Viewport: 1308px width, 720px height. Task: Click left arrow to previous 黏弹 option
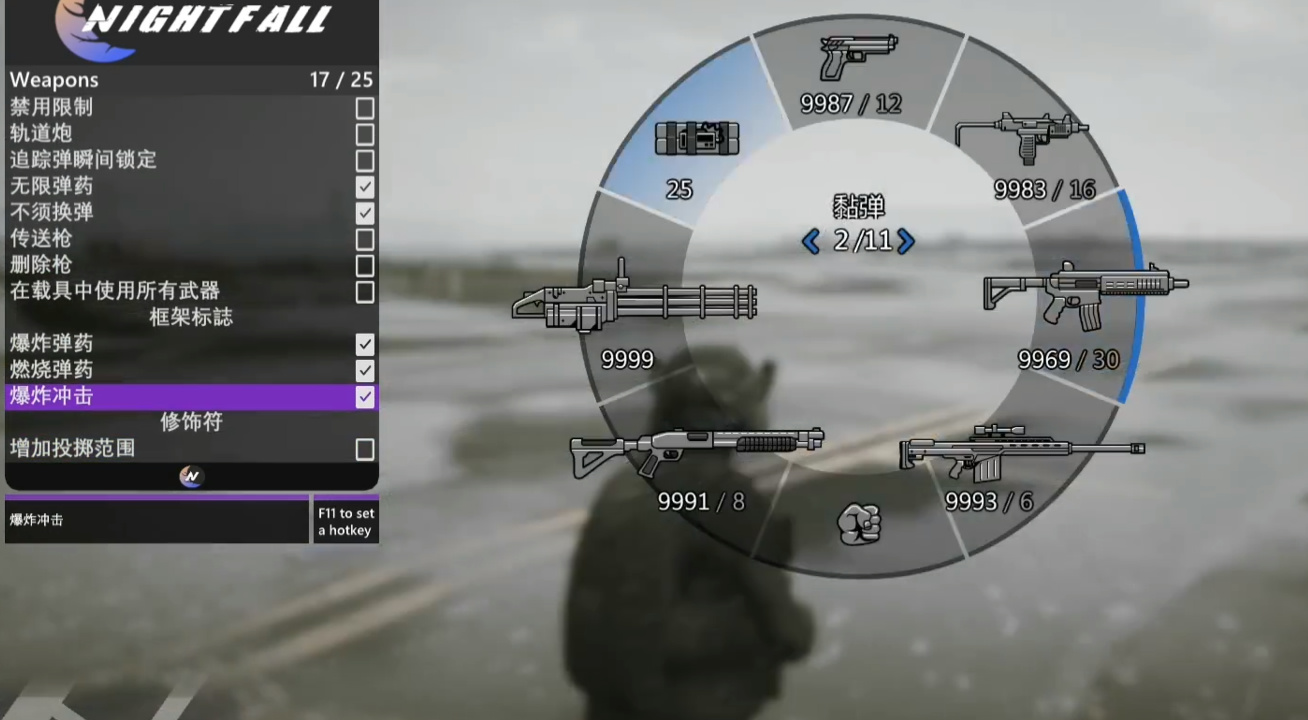click(811, 241)
